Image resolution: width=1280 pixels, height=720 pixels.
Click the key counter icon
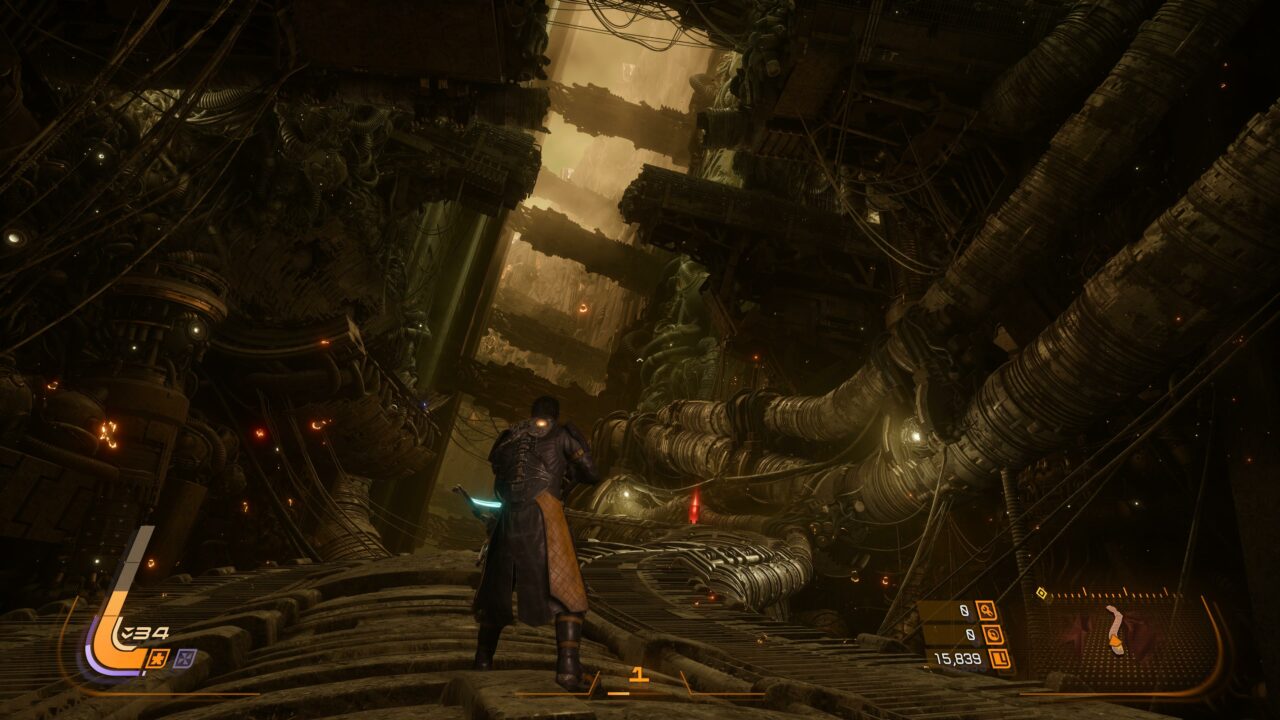click(x=986, y=610)
